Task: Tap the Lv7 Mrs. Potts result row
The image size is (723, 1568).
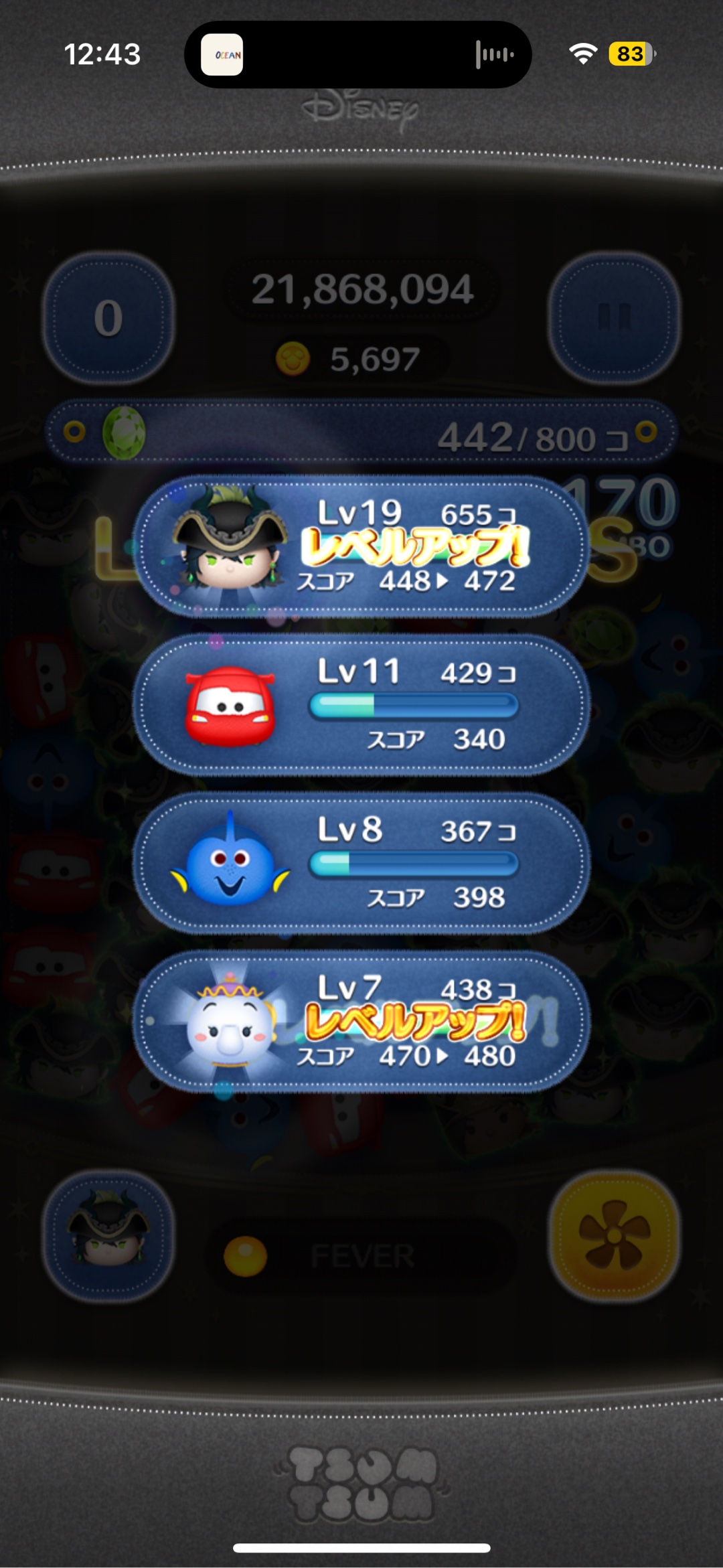Action: [x=361, y=1022]
